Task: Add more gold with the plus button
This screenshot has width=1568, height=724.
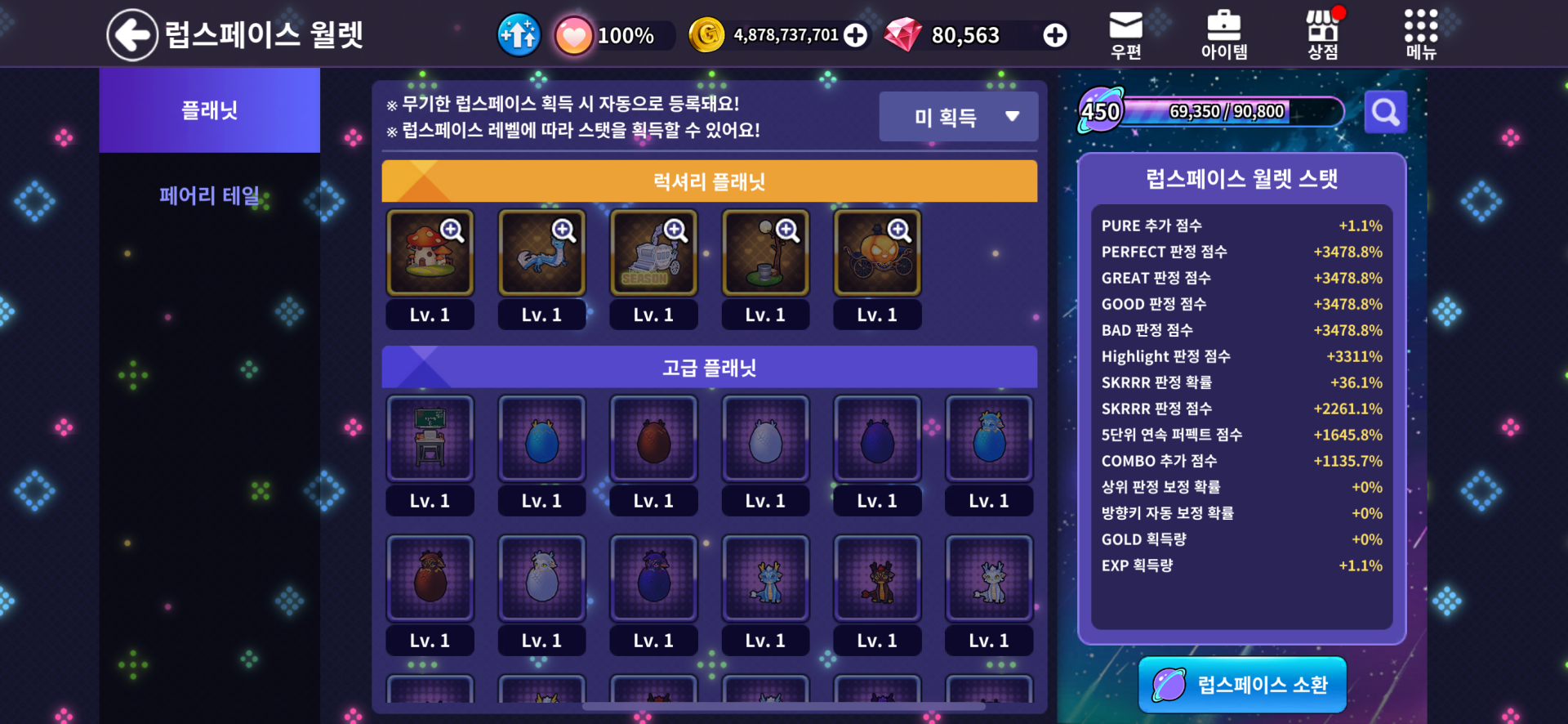Action: pyautogui.click(x=855, y=35)
